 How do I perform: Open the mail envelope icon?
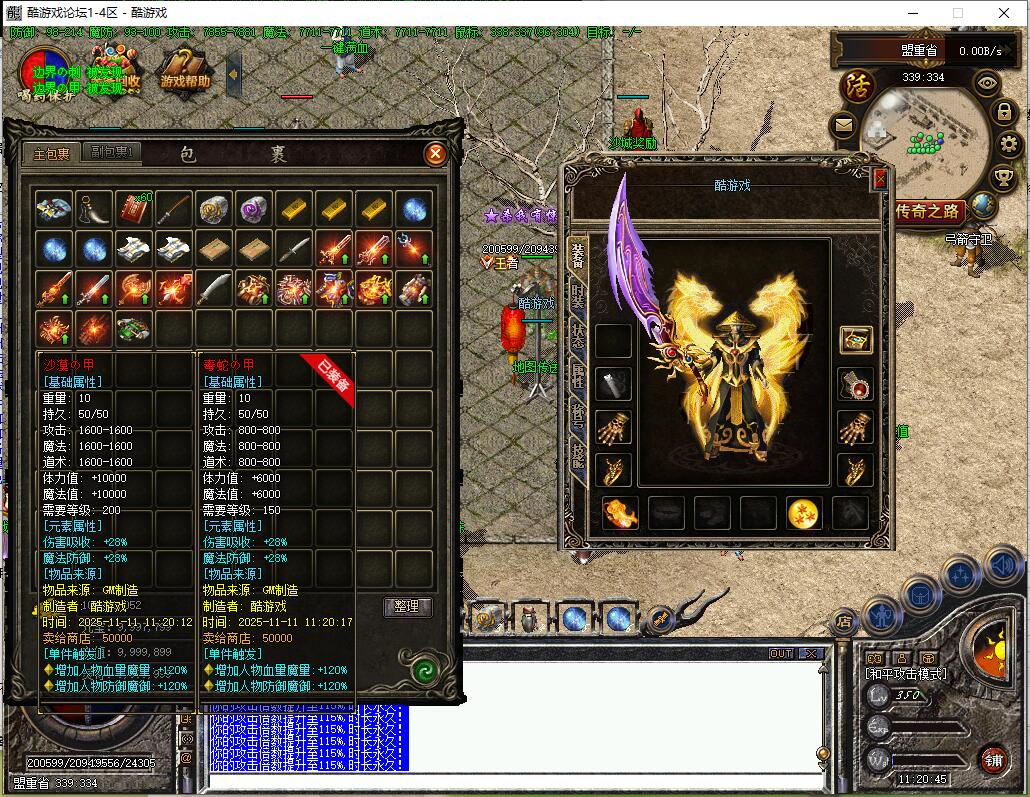click(x=843, y=126)
